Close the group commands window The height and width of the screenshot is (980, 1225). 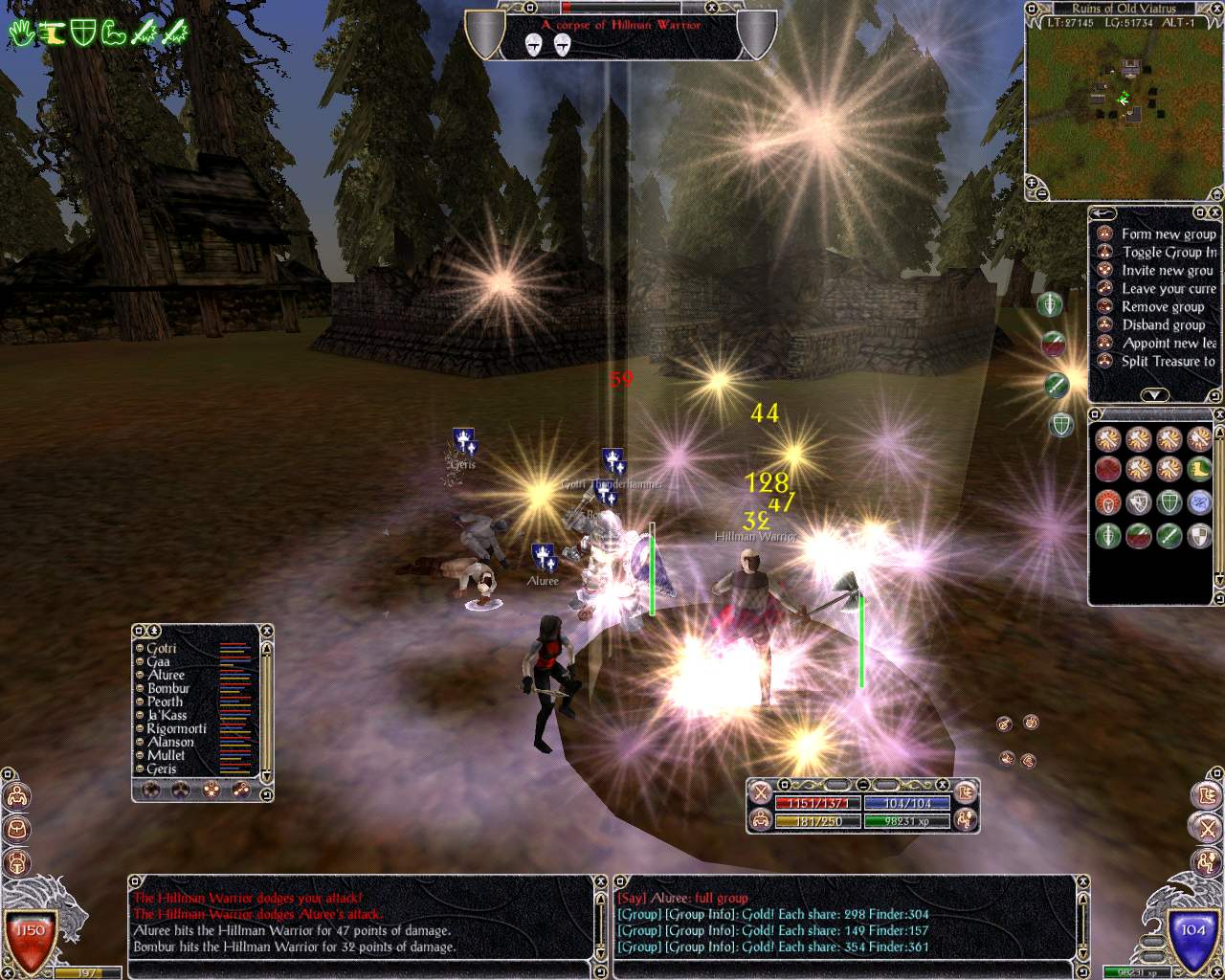click(x=1214, y=212)
